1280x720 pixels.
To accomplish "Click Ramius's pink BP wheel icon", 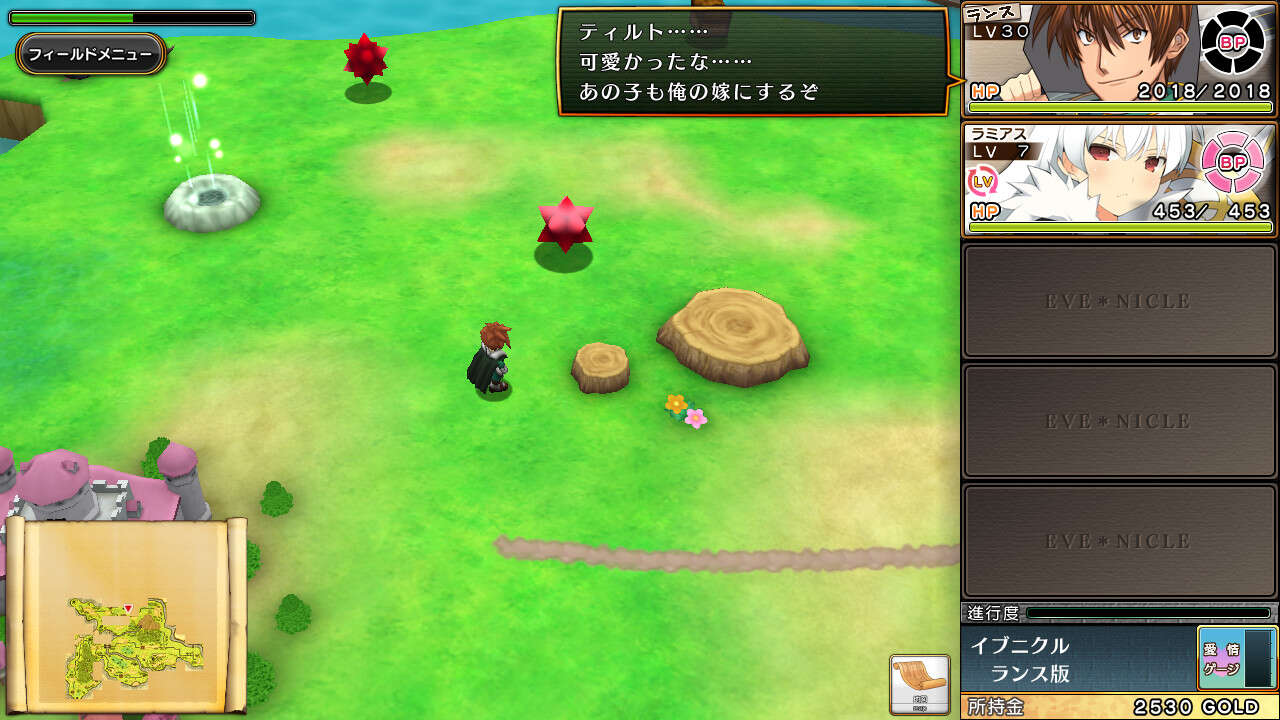I will point(1233,162).
